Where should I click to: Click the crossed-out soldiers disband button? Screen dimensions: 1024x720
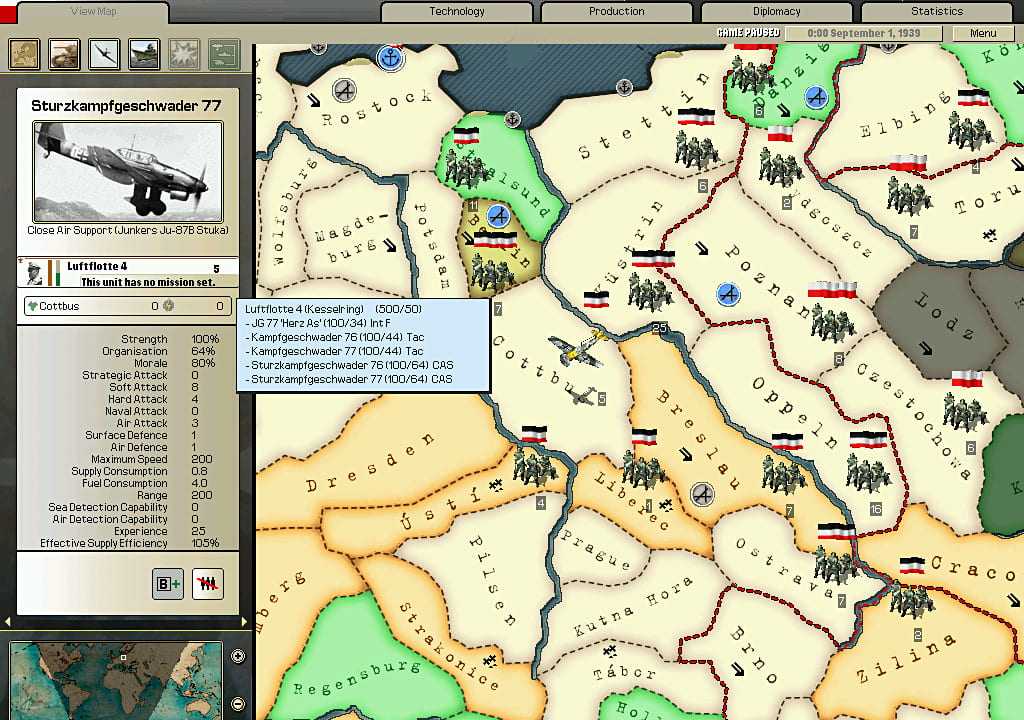(x=207, y=585)
